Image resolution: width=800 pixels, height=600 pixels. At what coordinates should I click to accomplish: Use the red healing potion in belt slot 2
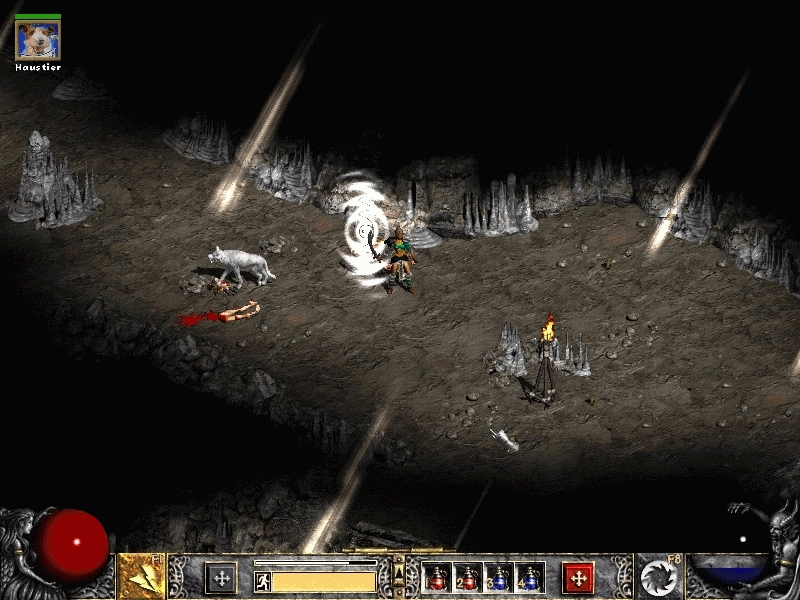468,578
